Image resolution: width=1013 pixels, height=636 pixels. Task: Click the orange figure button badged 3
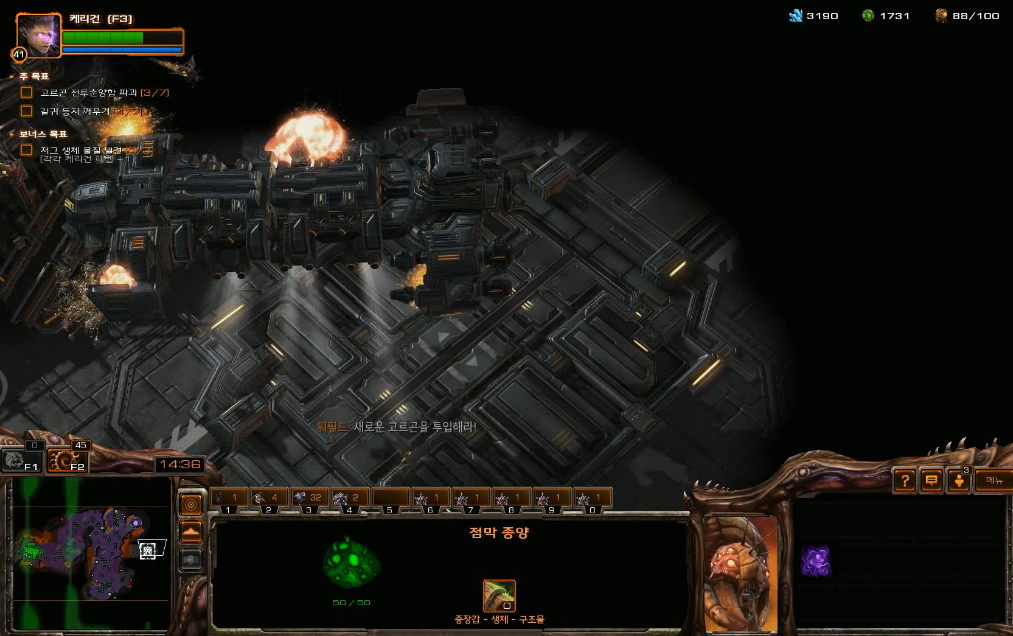coord(959,481)
